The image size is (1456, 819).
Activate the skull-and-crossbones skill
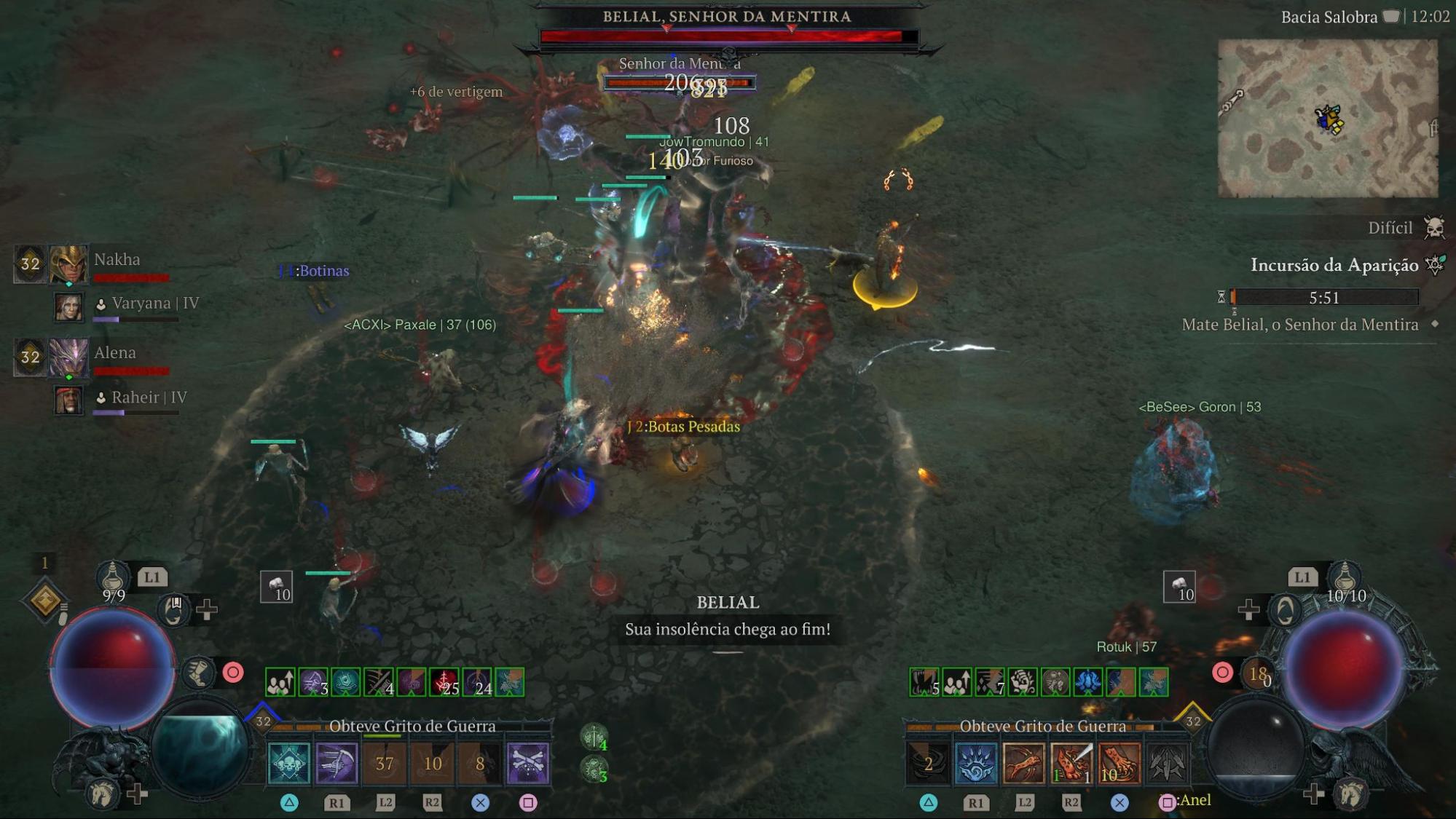click(527, 763)
